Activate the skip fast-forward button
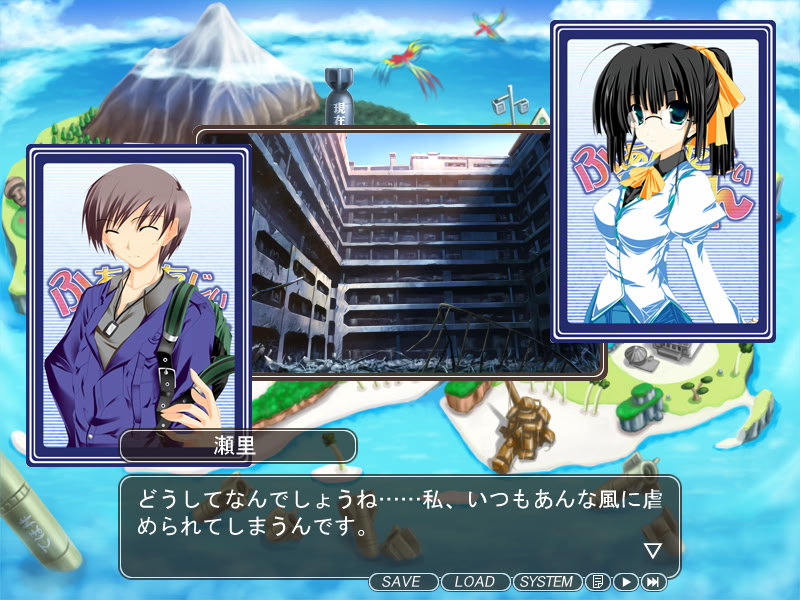This screenshot has height=600, width=800. click(654, 582)
